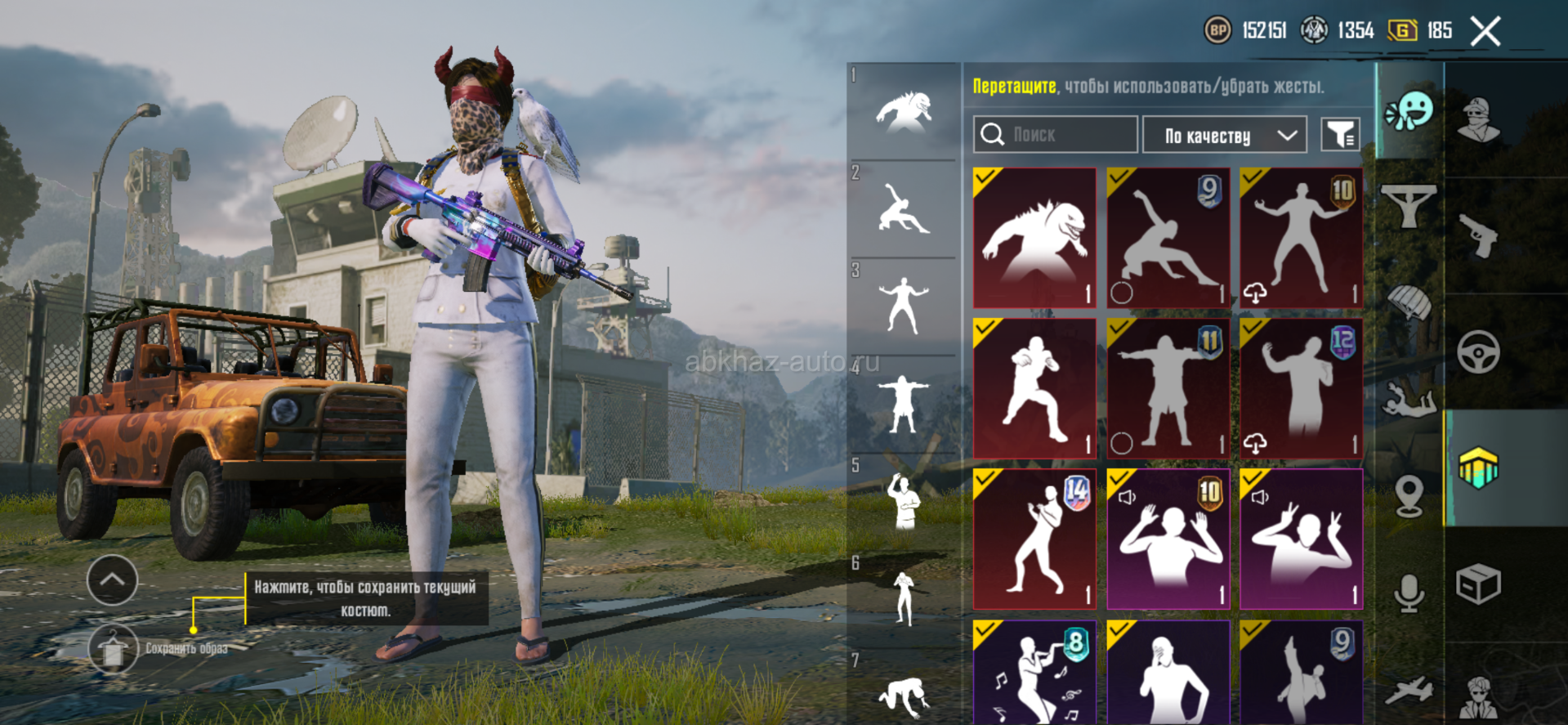The width and height of the screenshot is (1568, 725).
Task: Choose the emote tile with badge 12
Action: pyautogui.click(x=1301, y=388)
